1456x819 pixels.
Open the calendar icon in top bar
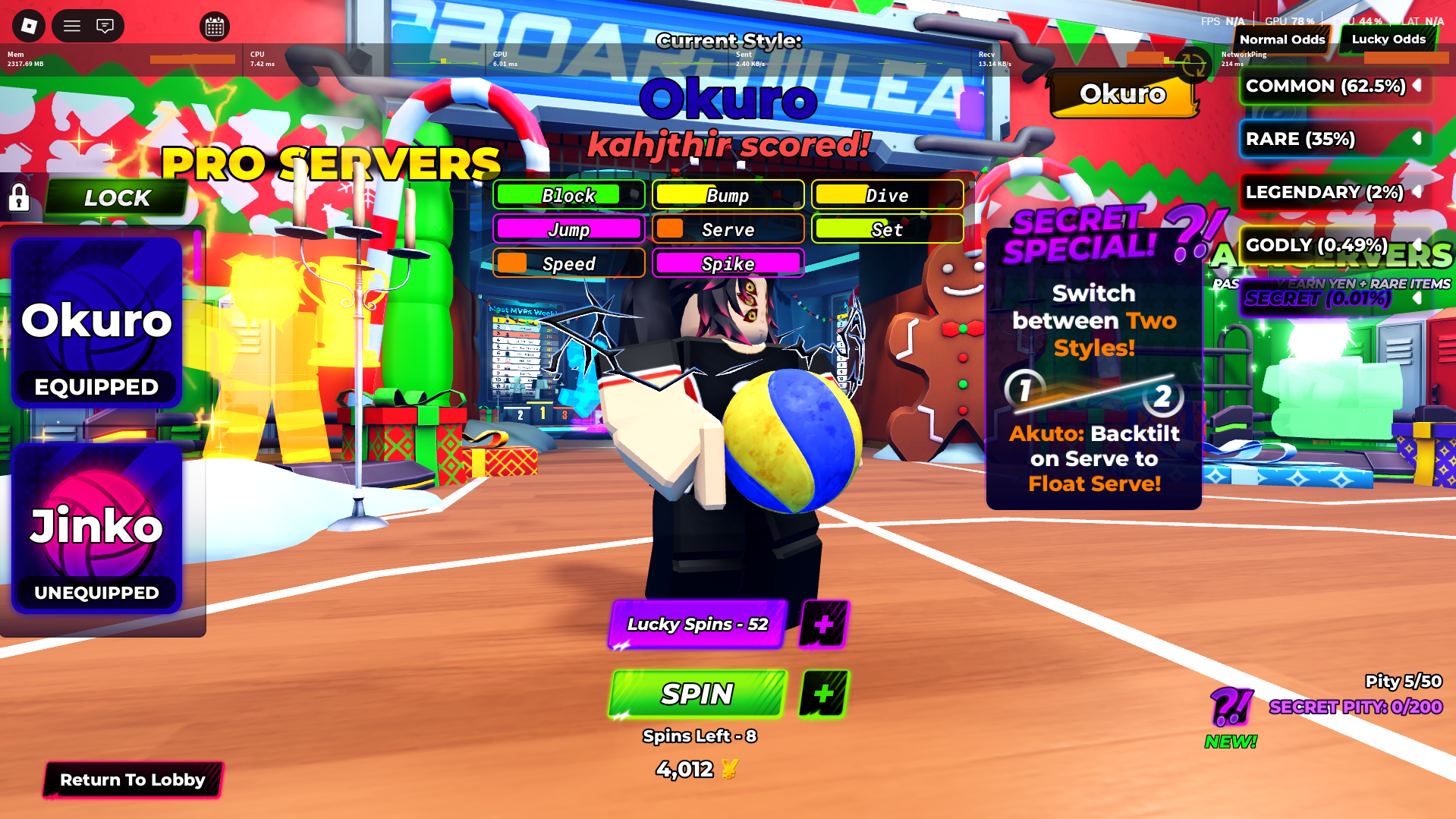[215, 27]
